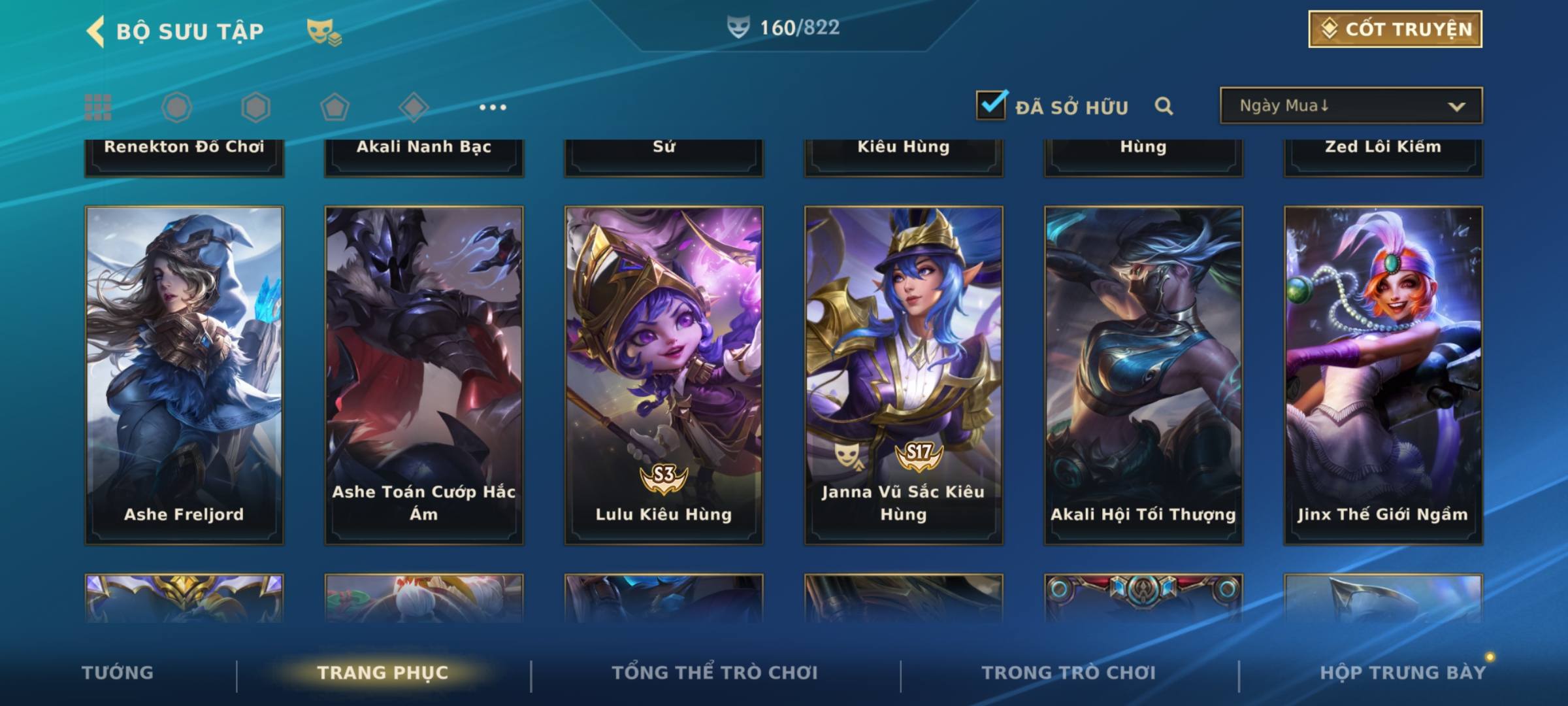The width and height of the screenshot is (1568, 706).
Task: Select the diamond-shaped rarity filter icon
Action: [x=414, y=107]
